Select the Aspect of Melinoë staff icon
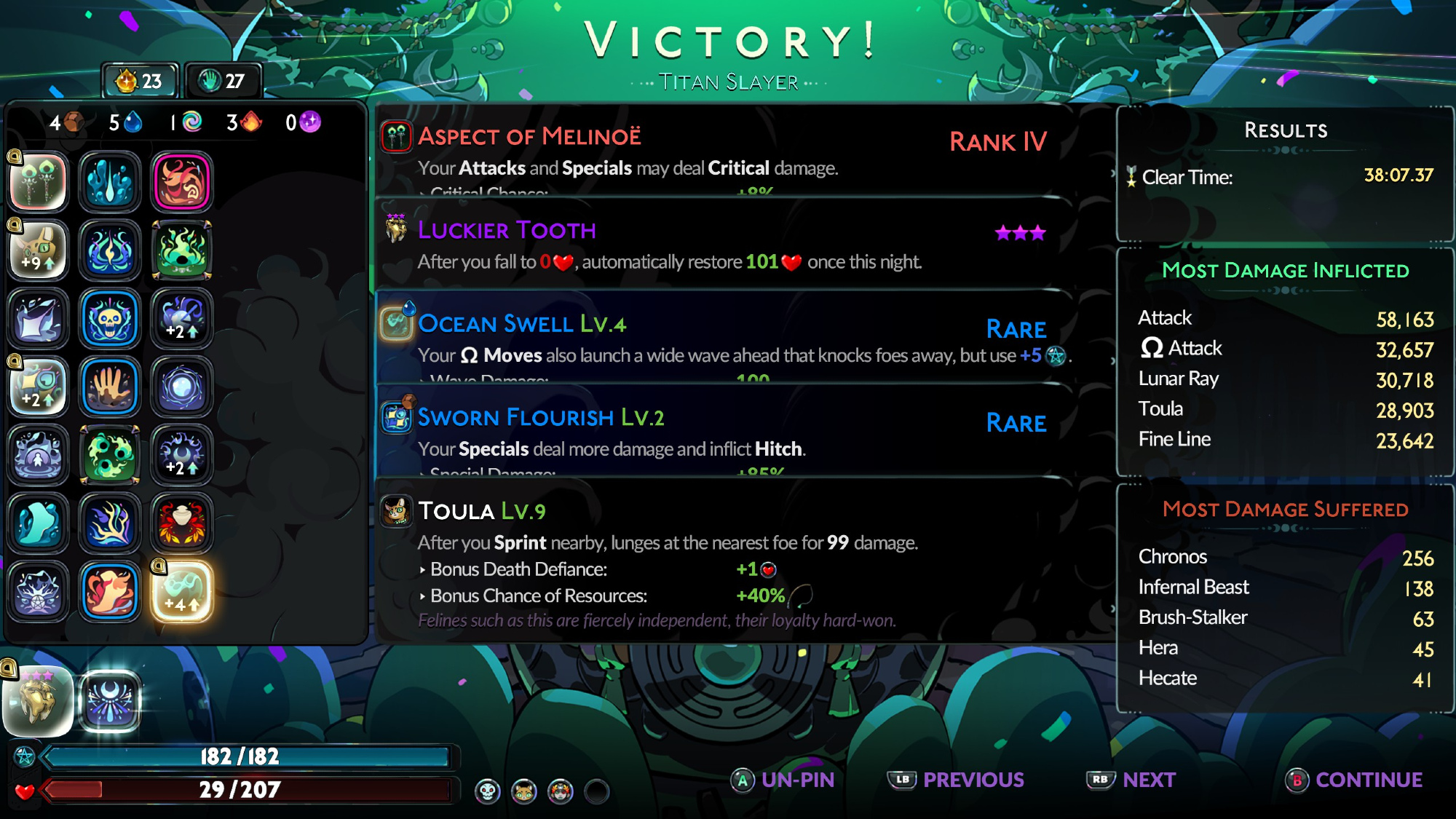Viewport: 1456px width, 819px height. click(x=39, y=182)
